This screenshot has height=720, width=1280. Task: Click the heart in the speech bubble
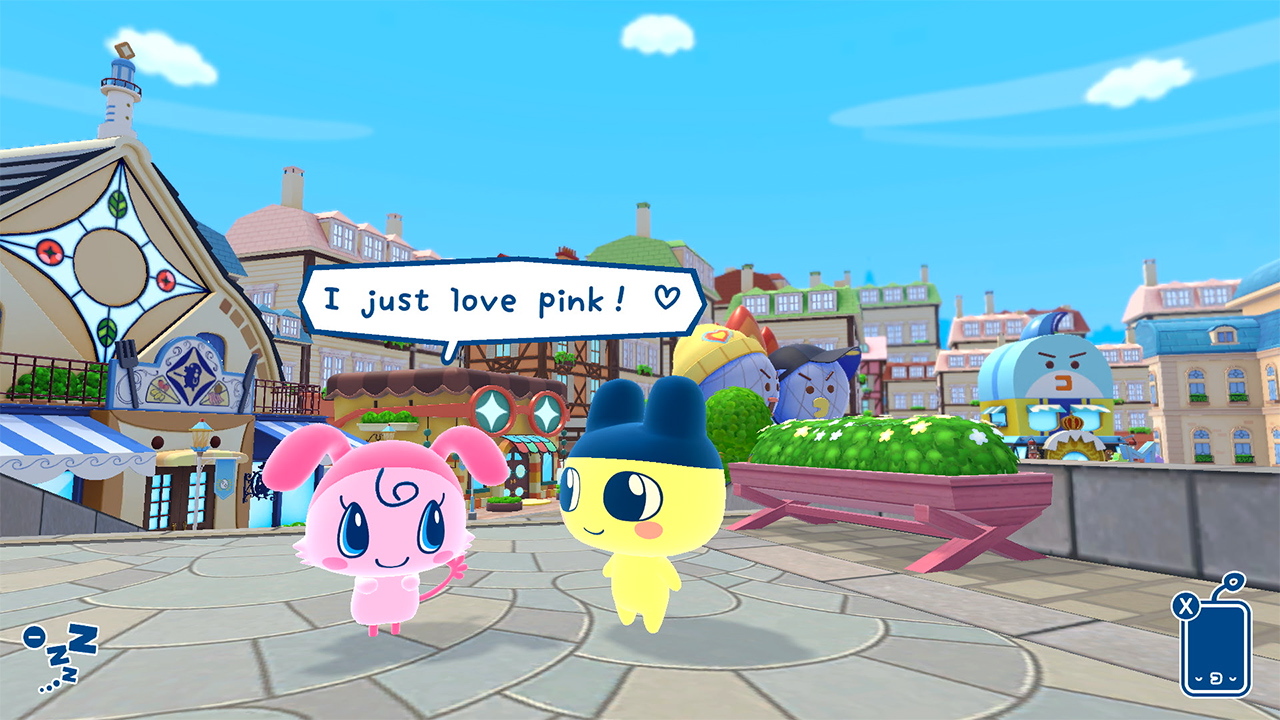(x=665, y=298)
